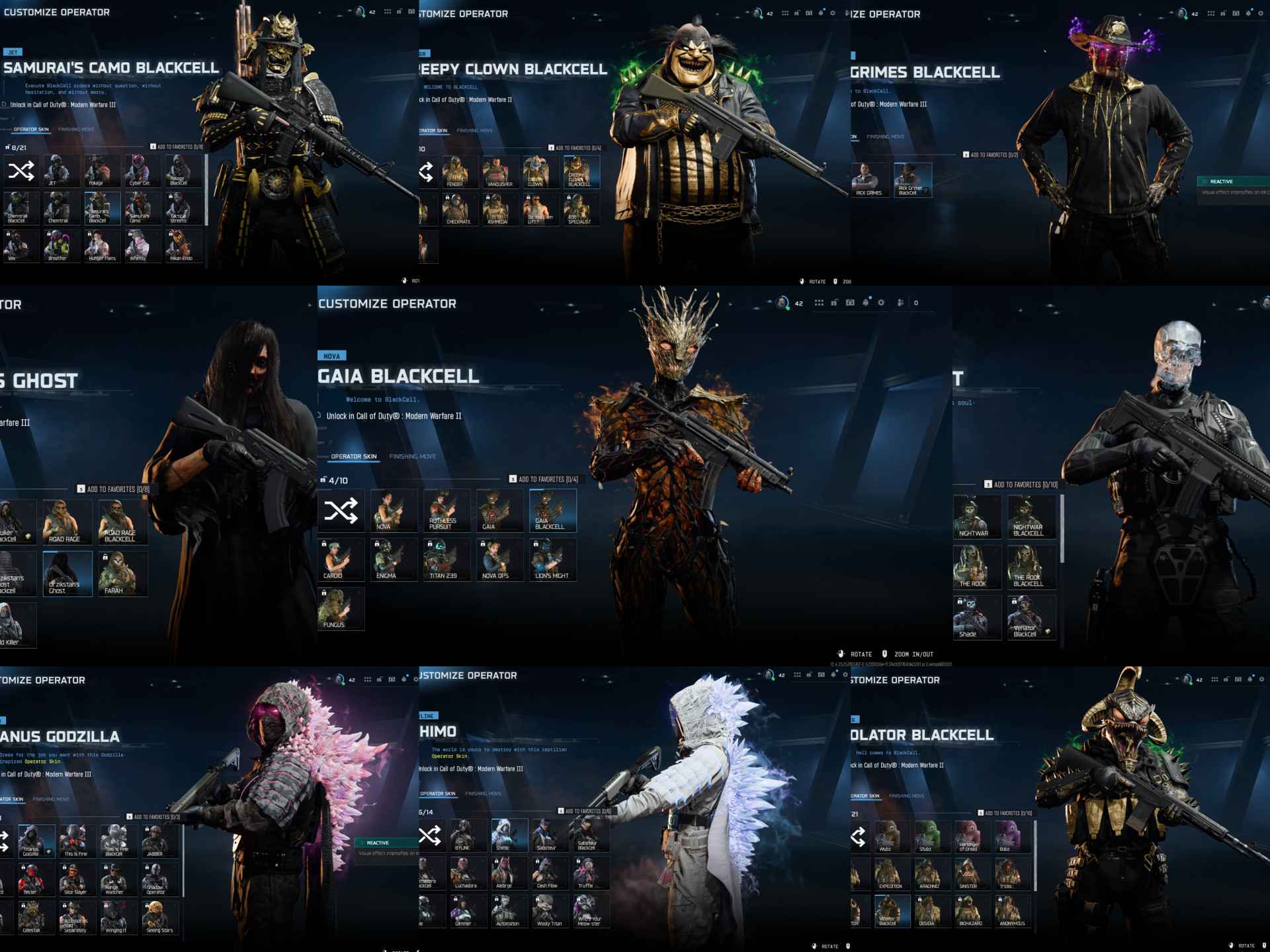Open the Settings gear icon in the top bar

(x=881, y=303)
